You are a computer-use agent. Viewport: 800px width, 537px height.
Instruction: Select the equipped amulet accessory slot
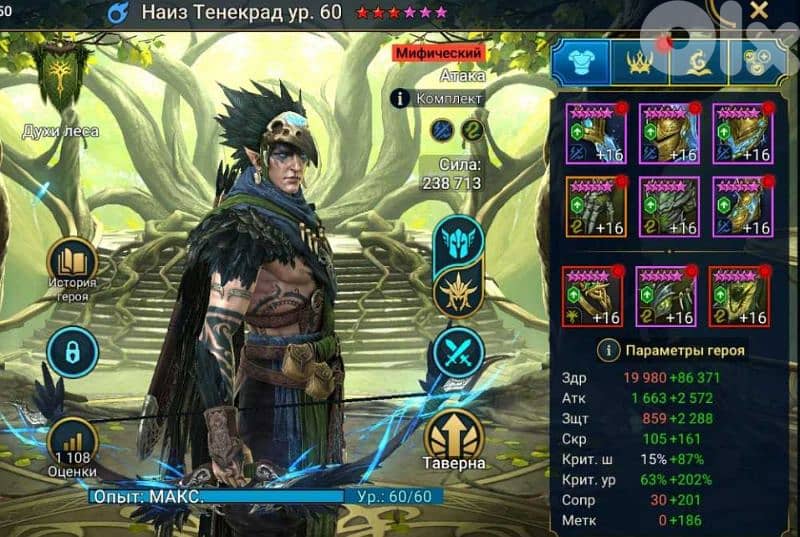(x=666, y=296)
